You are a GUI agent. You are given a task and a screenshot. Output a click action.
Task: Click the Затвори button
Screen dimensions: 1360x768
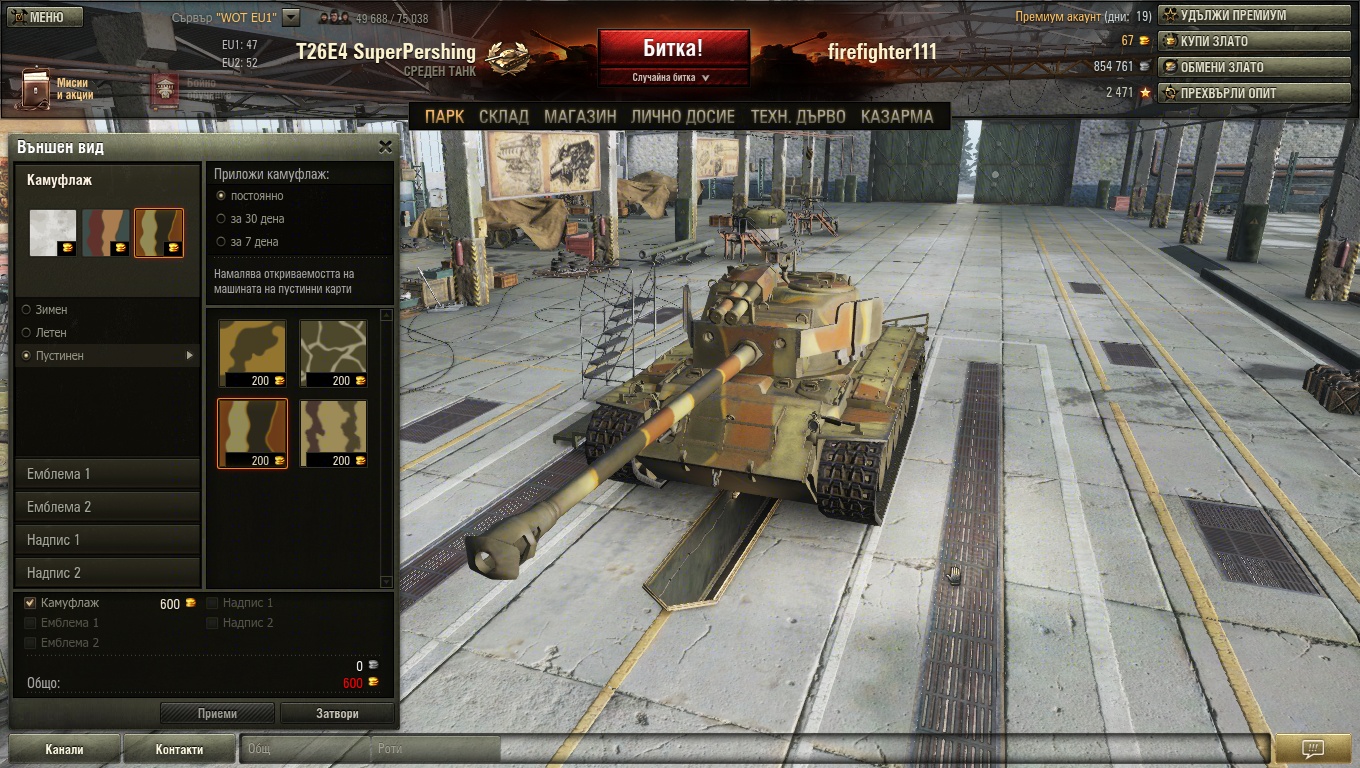(337, 713)
